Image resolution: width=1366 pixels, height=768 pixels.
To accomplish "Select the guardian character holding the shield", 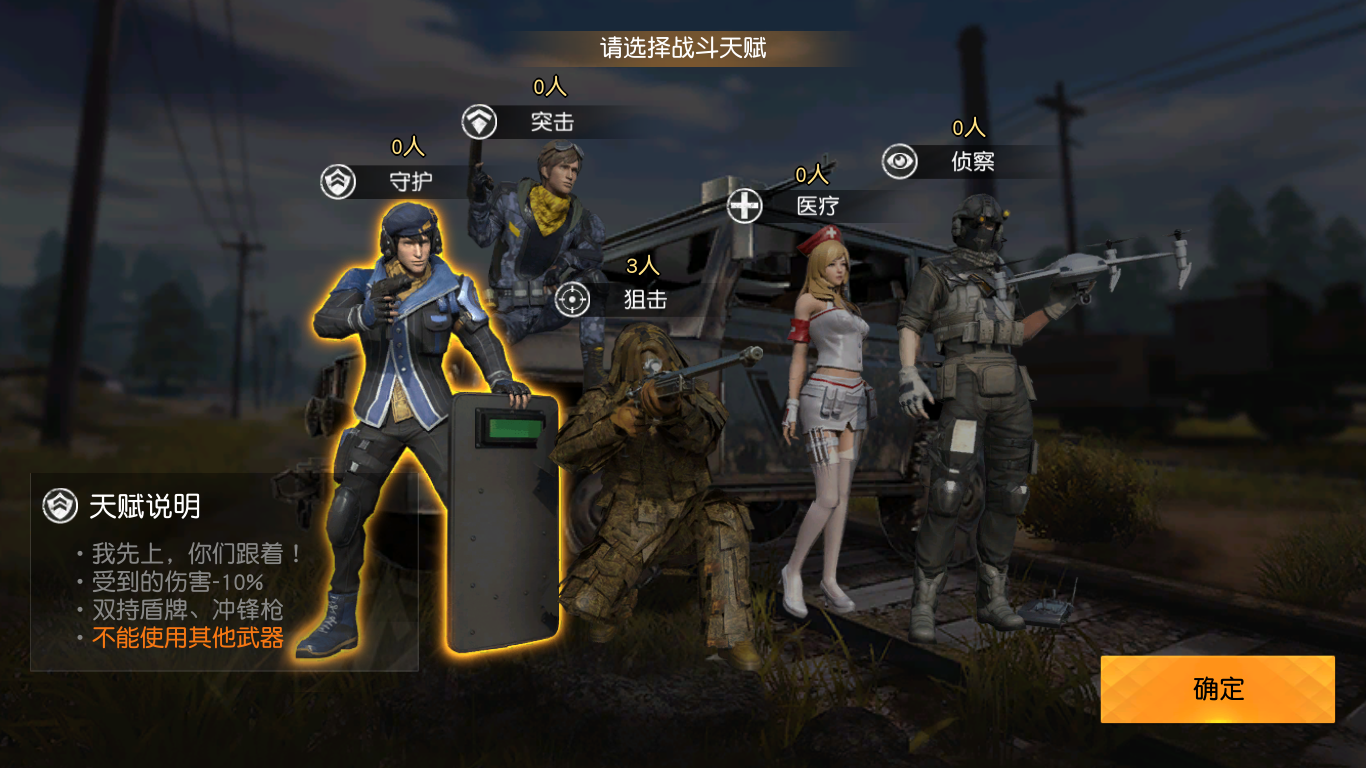I will pos(410,420).
